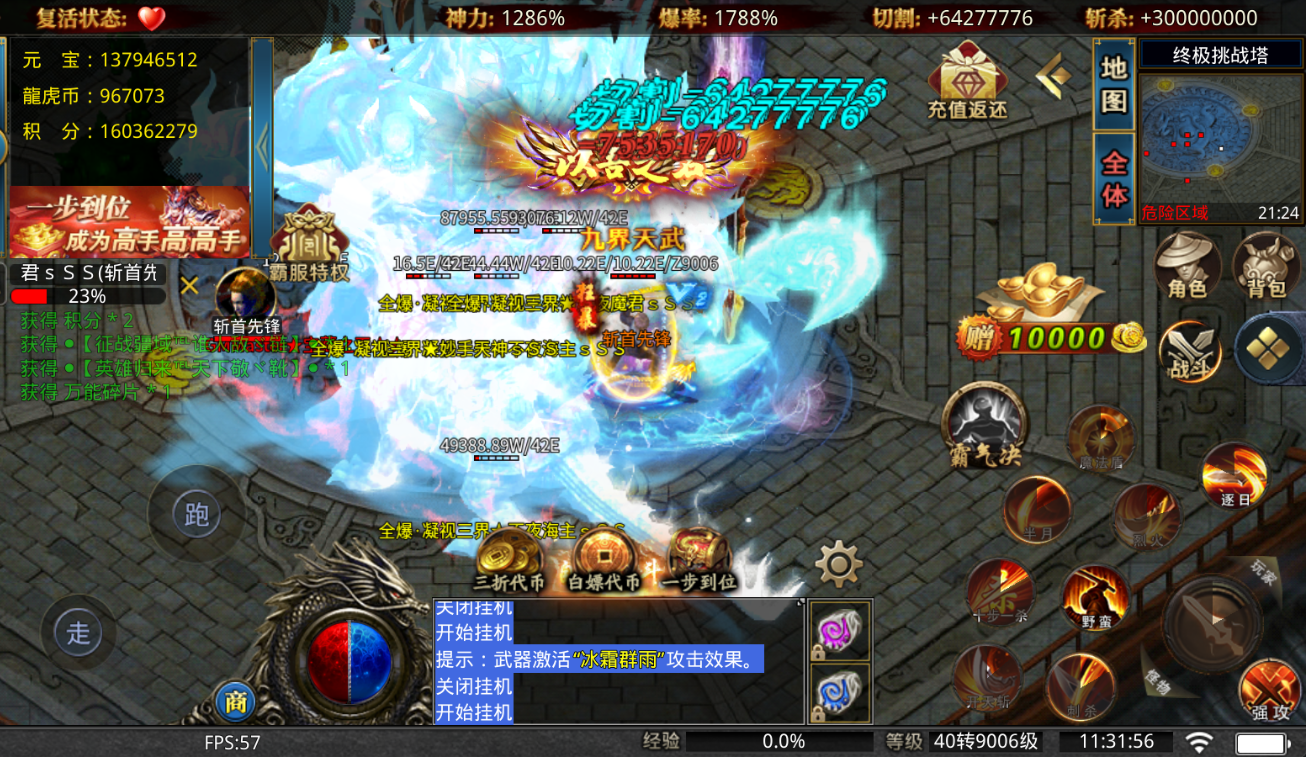Open the 地图 map button
The image size is (1306, 757).
click(x=1114, y=84)
